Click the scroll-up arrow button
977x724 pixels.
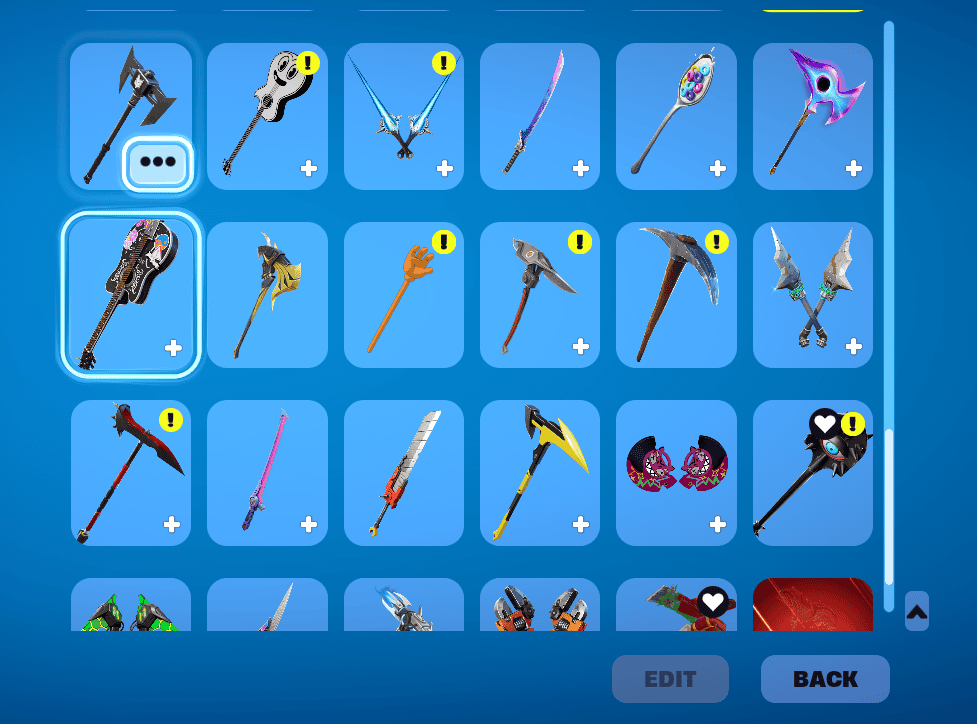[916, 611]
